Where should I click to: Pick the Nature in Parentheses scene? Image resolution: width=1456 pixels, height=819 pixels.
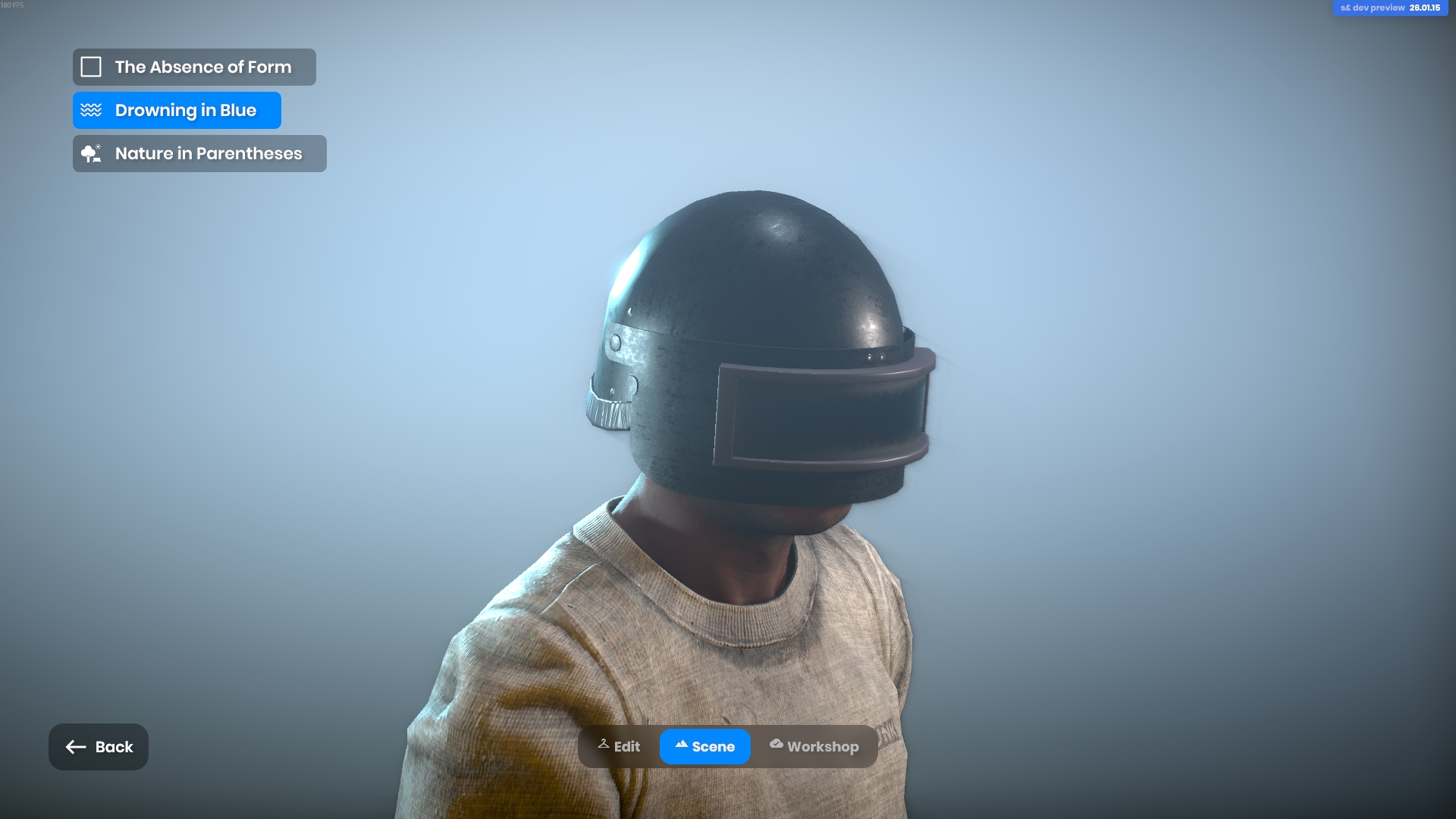pyautogui.click(x=199, y=154)
